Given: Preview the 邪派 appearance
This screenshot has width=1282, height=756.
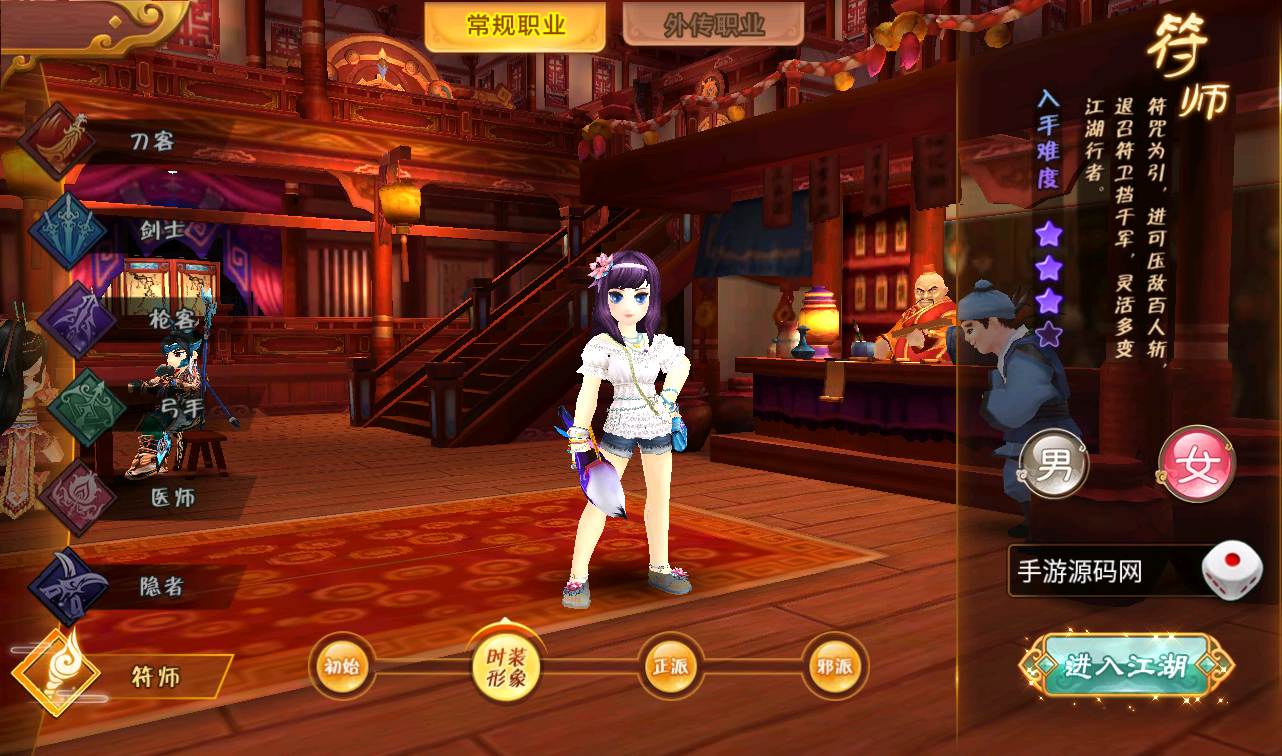Looking at the screenshot, I should click(x=834, y=666).
